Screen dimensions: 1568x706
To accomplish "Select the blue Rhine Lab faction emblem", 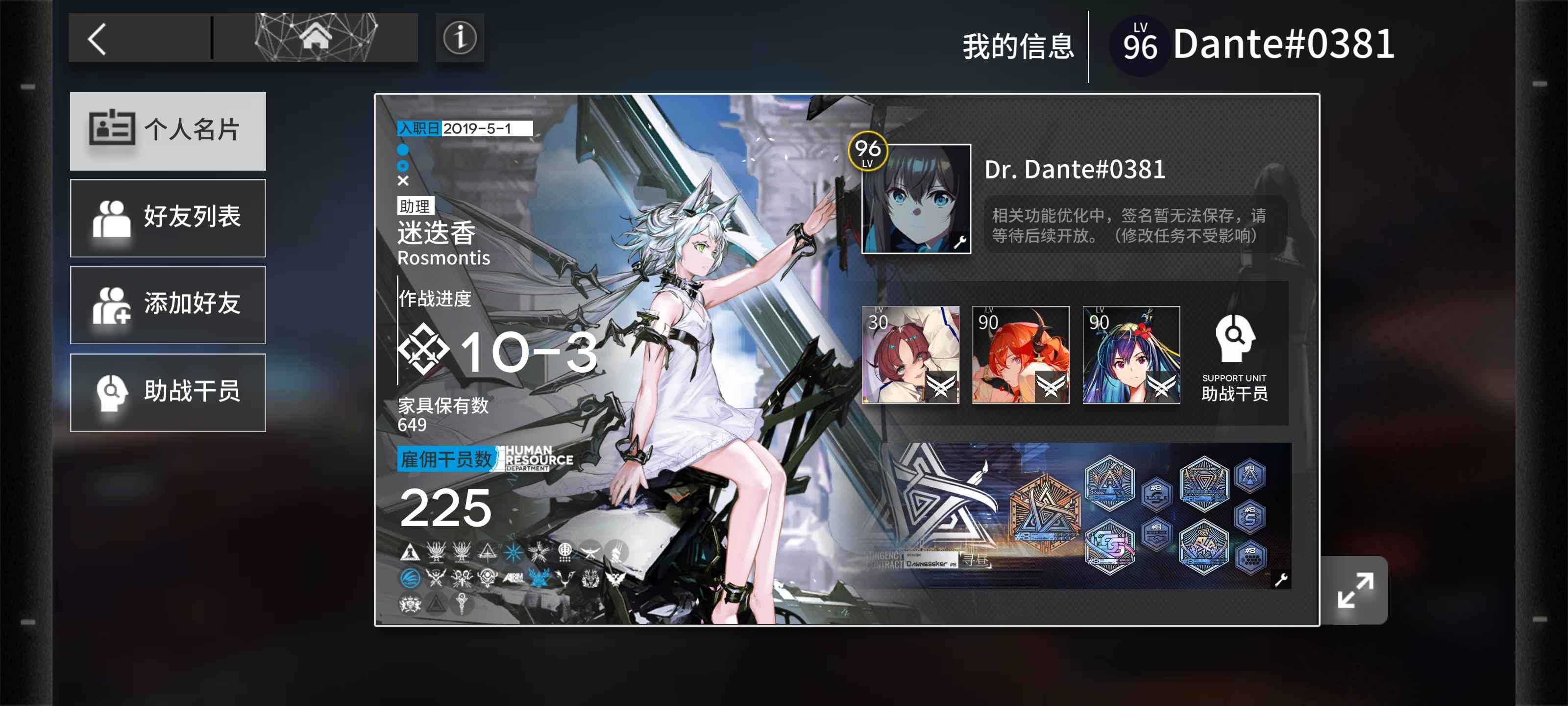I will [x=411, y=579].
